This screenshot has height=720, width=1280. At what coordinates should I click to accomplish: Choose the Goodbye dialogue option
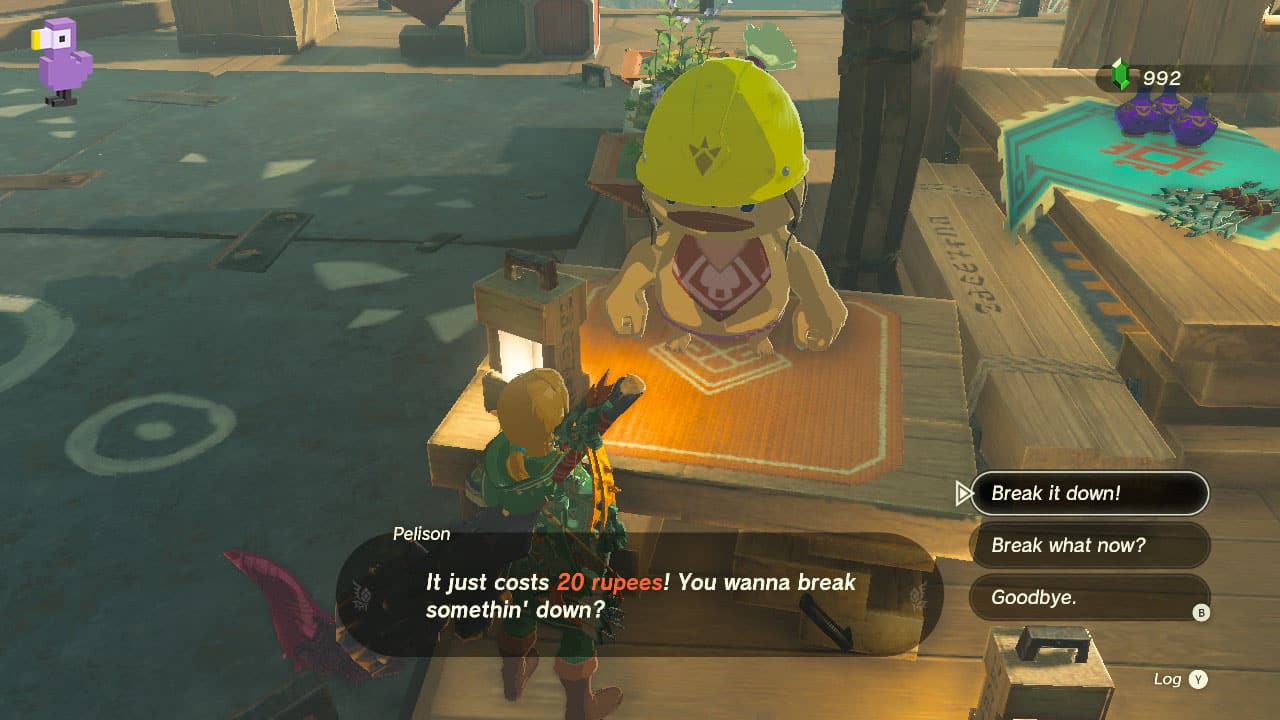[1080, 599]
